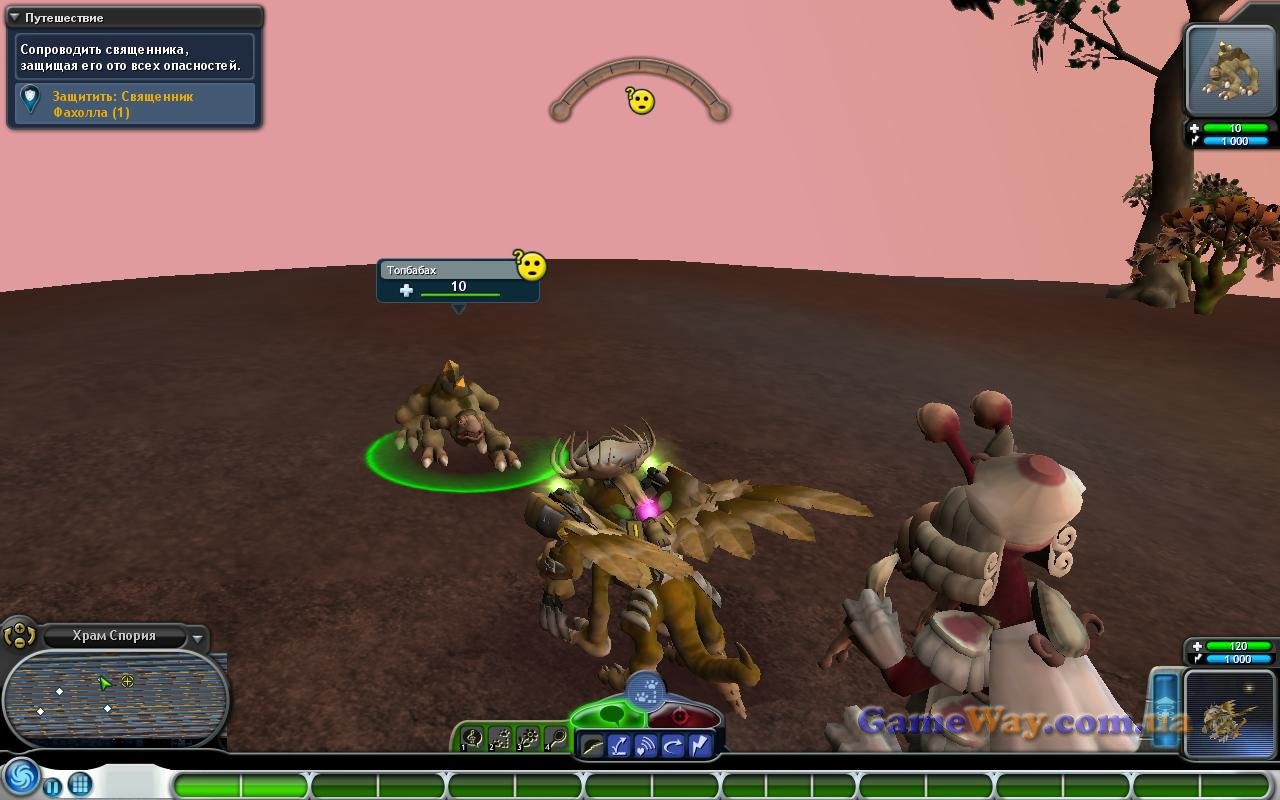This screenshot has height=800, width=1280.
Task: Click the minimap display
Action: pos(114,698)
